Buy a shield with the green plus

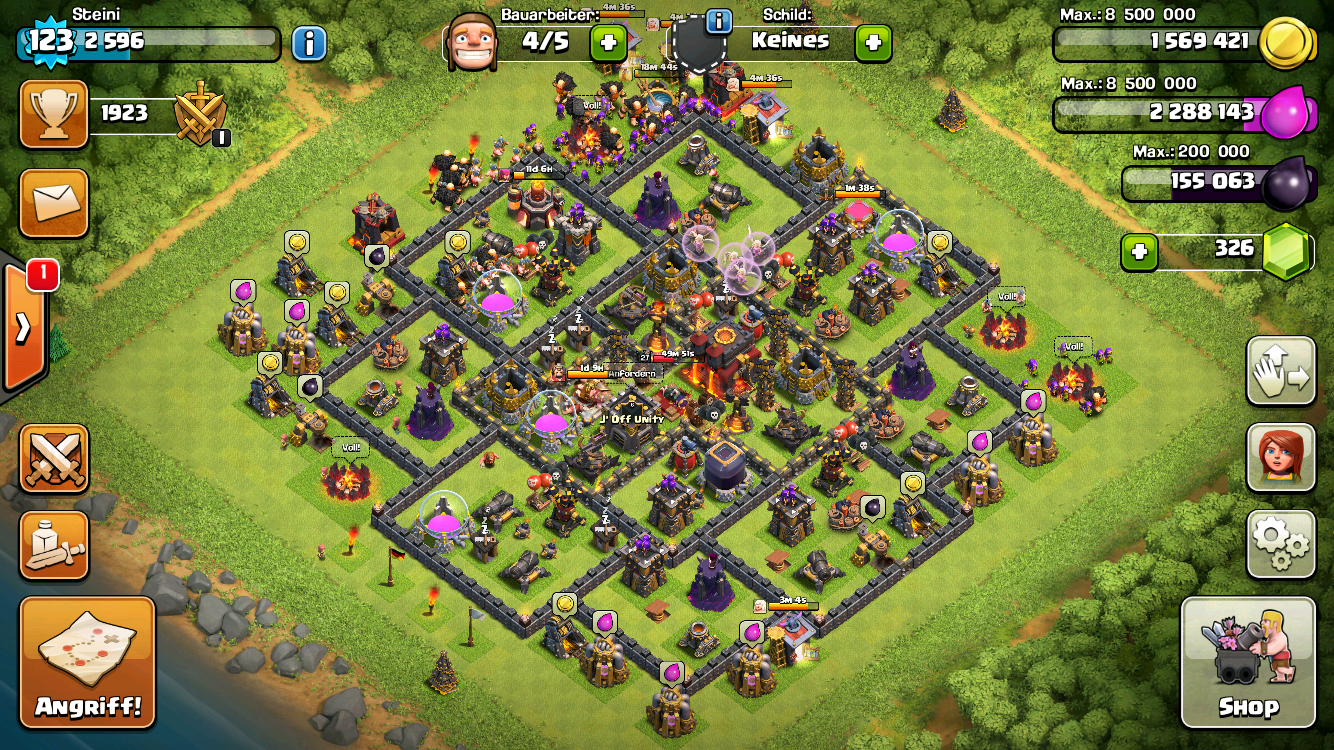[873, 42]
